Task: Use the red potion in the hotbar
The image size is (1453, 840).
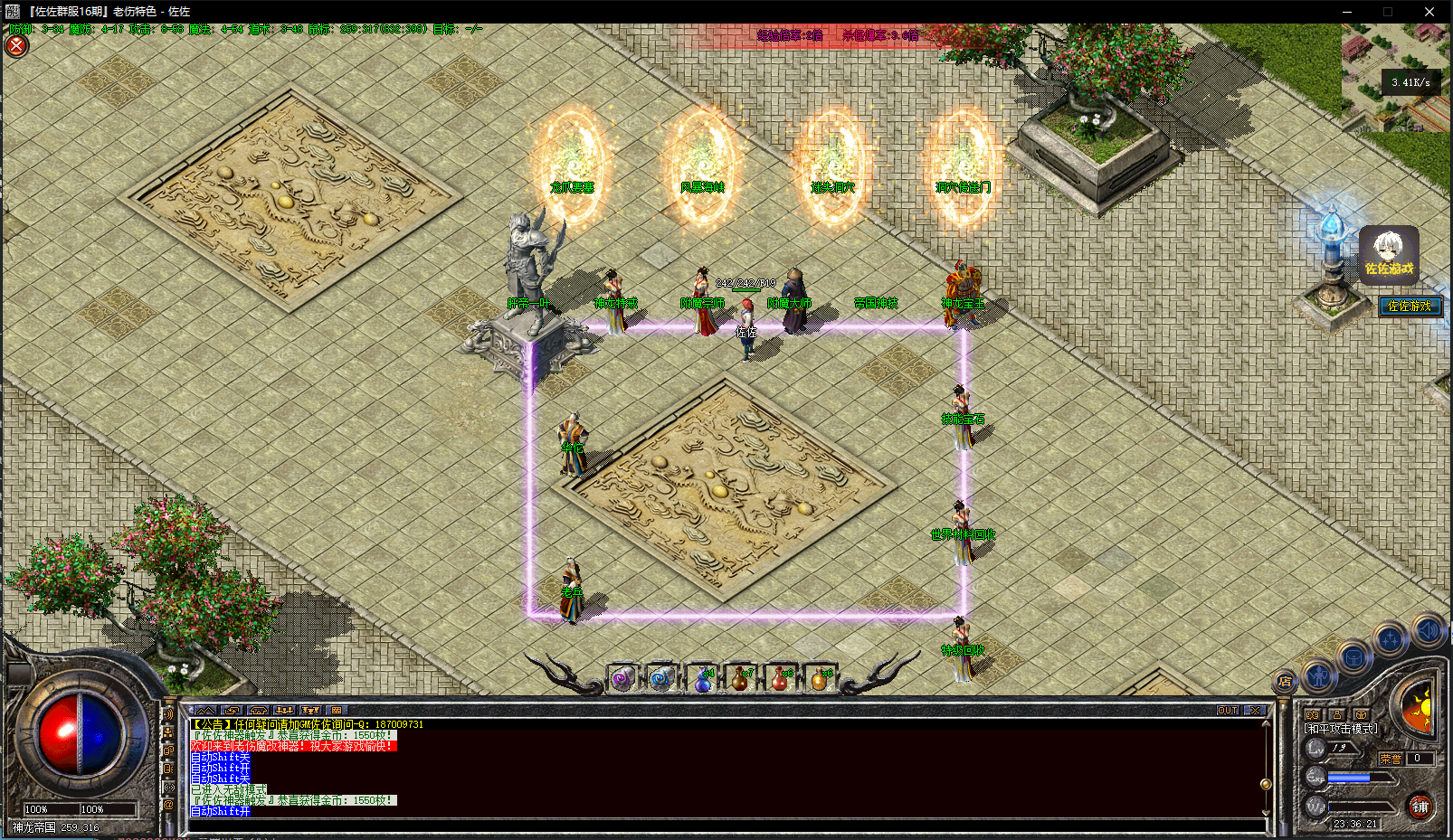Action: tap(780, 680)
